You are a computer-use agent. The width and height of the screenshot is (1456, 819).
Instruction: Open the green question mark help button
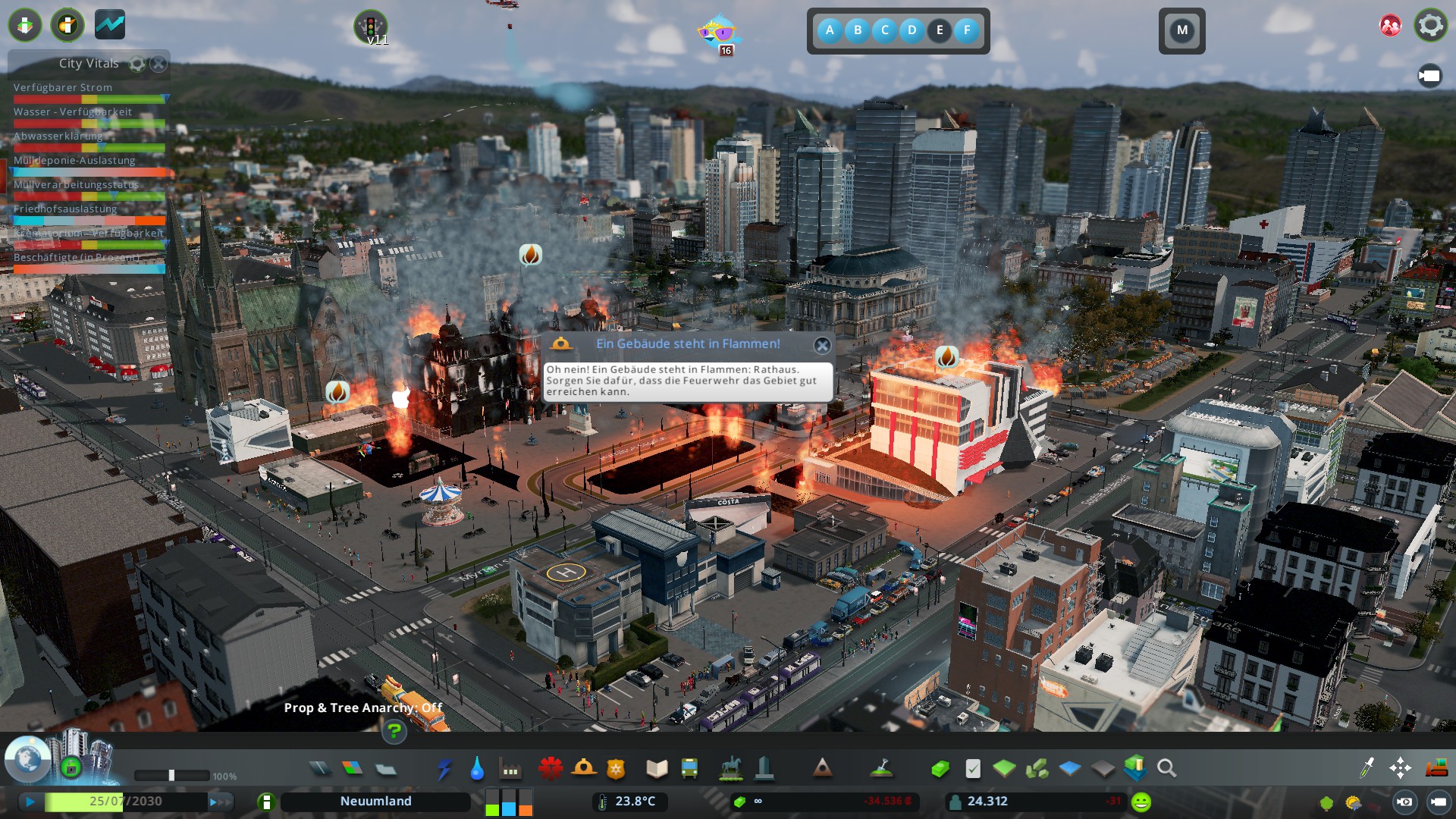pos(394,731)
